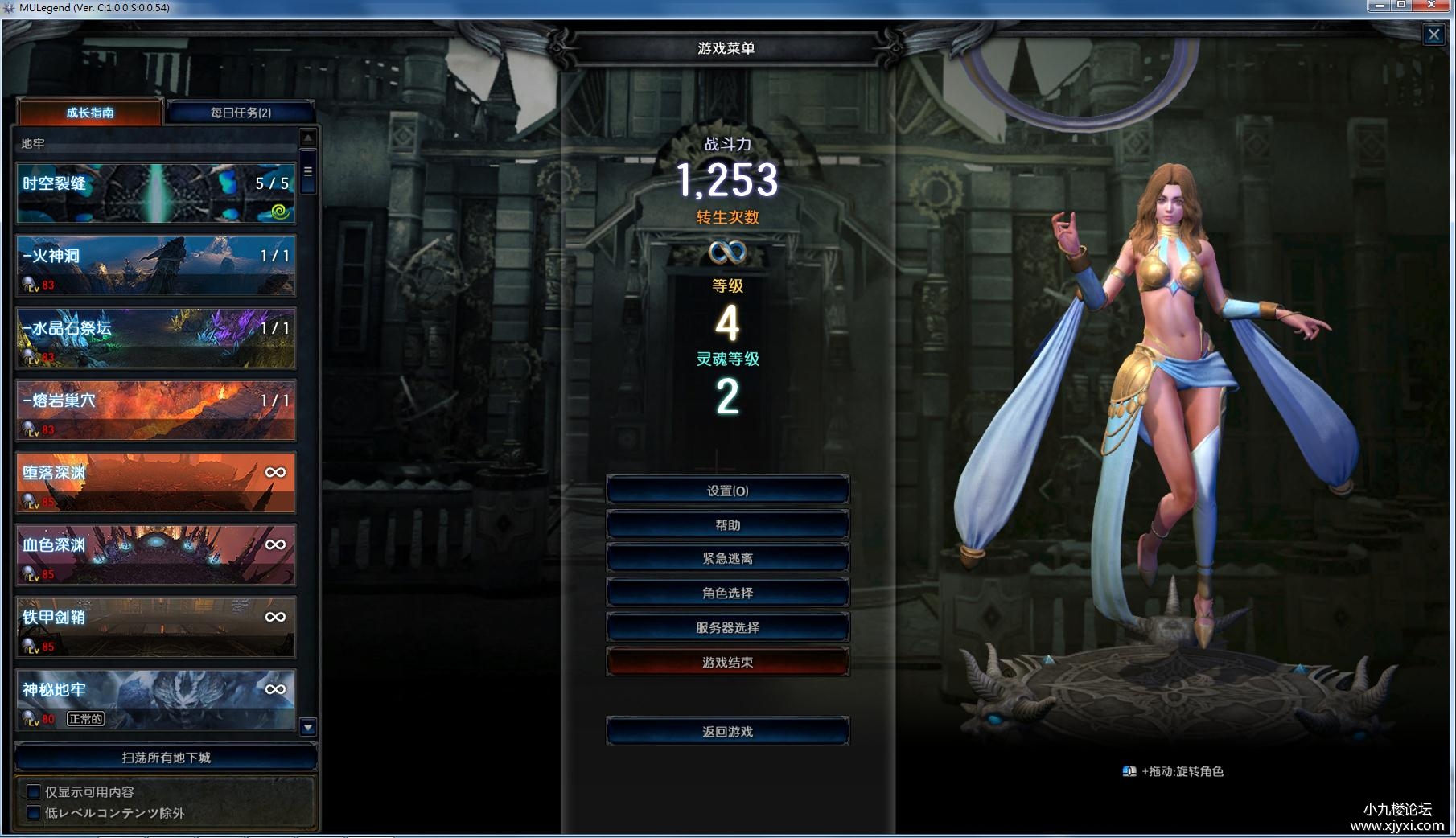
Task: Select the 时空裂缝 dungeon entry
Action: coord(156,193)
